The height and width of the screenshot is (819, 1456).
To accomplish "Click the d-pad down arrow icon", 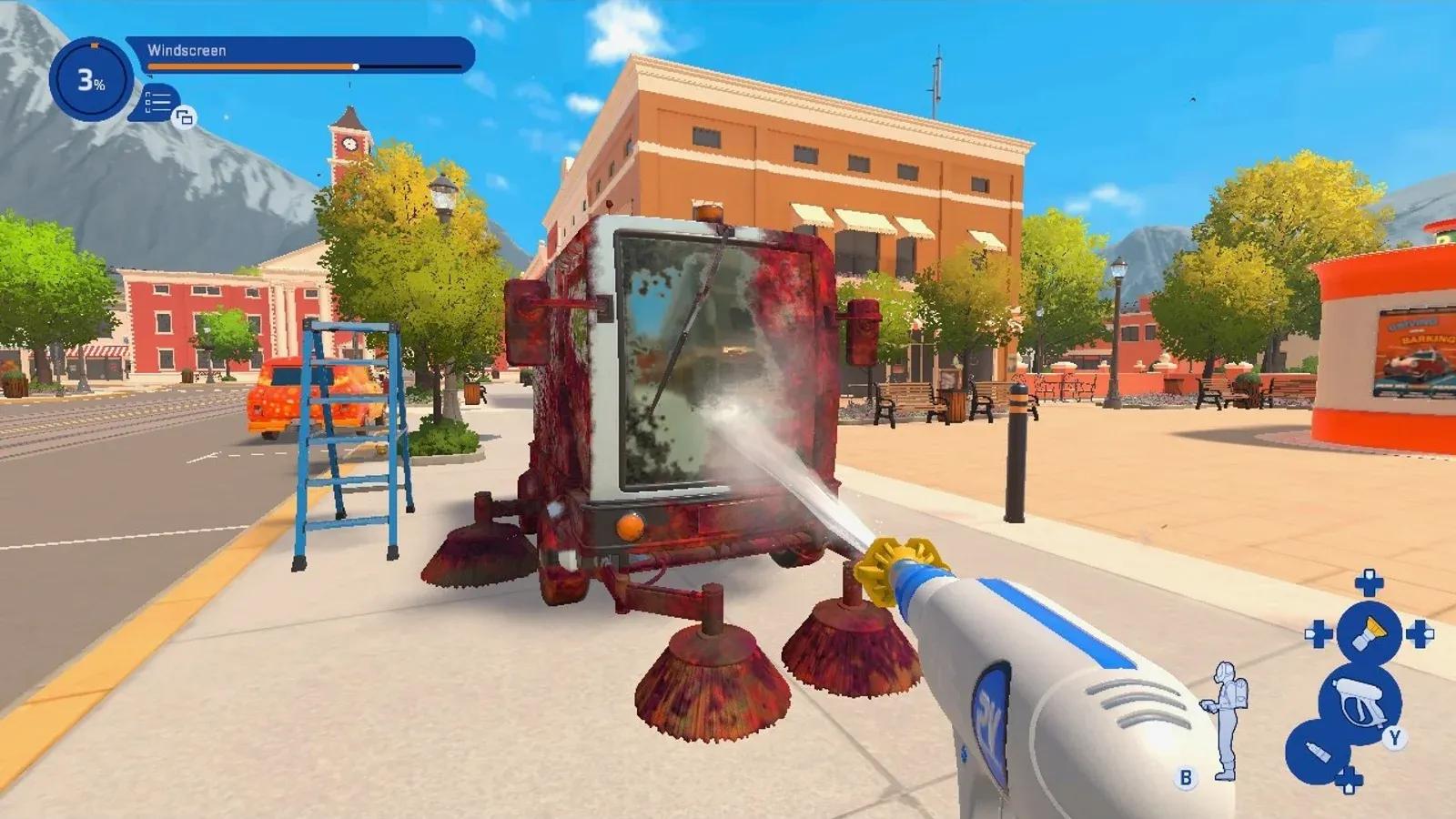I will (x=1350, y=778).
